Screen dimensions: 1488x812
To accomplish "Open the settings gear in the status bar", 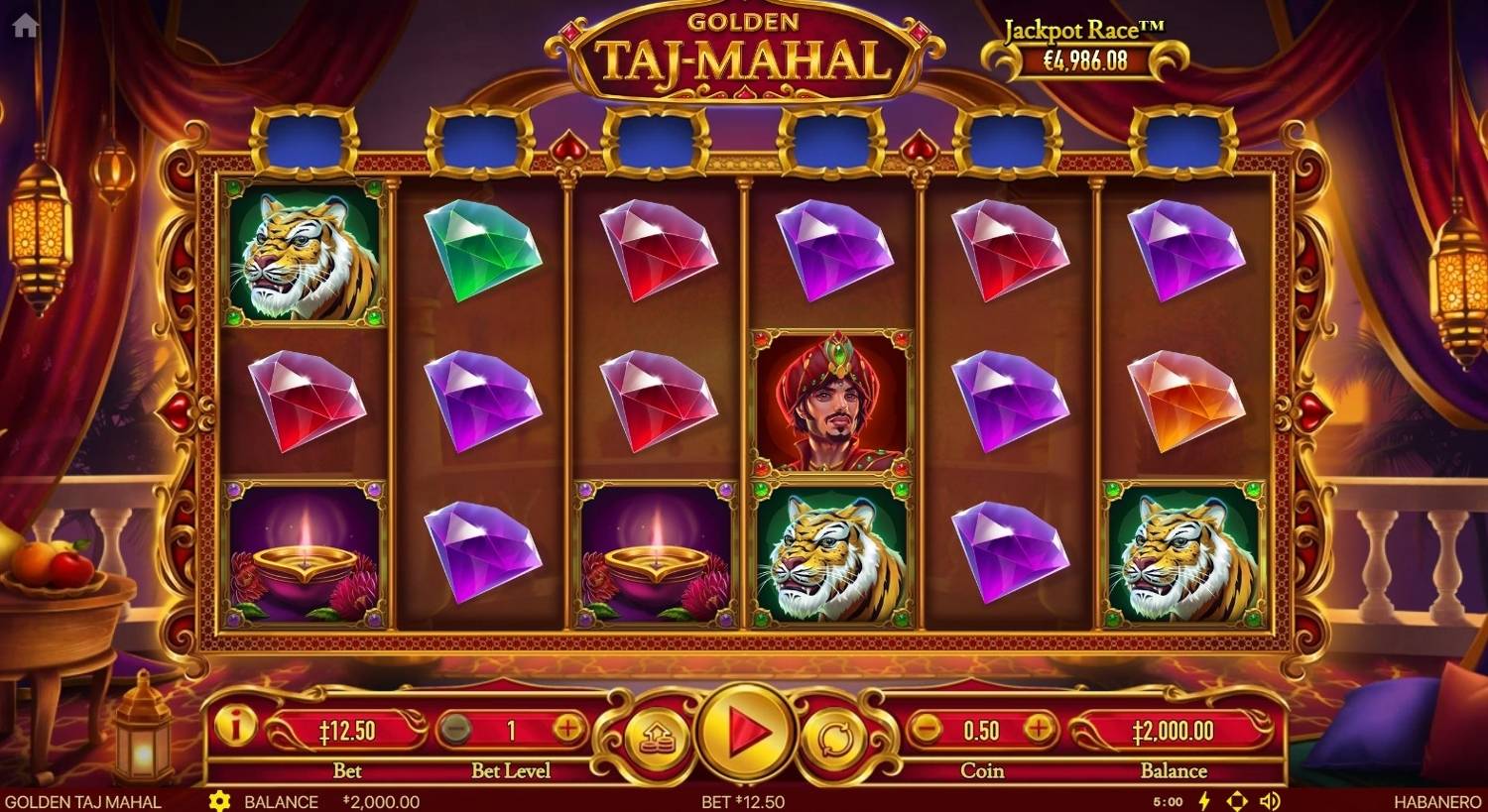I will point(218,801).
